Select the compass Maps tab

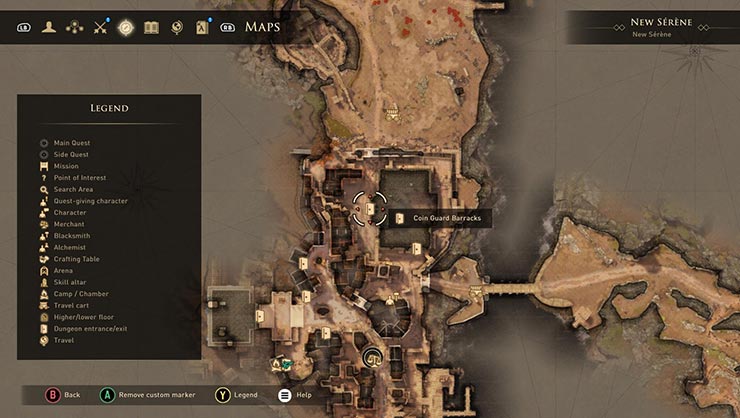[126, 27]
